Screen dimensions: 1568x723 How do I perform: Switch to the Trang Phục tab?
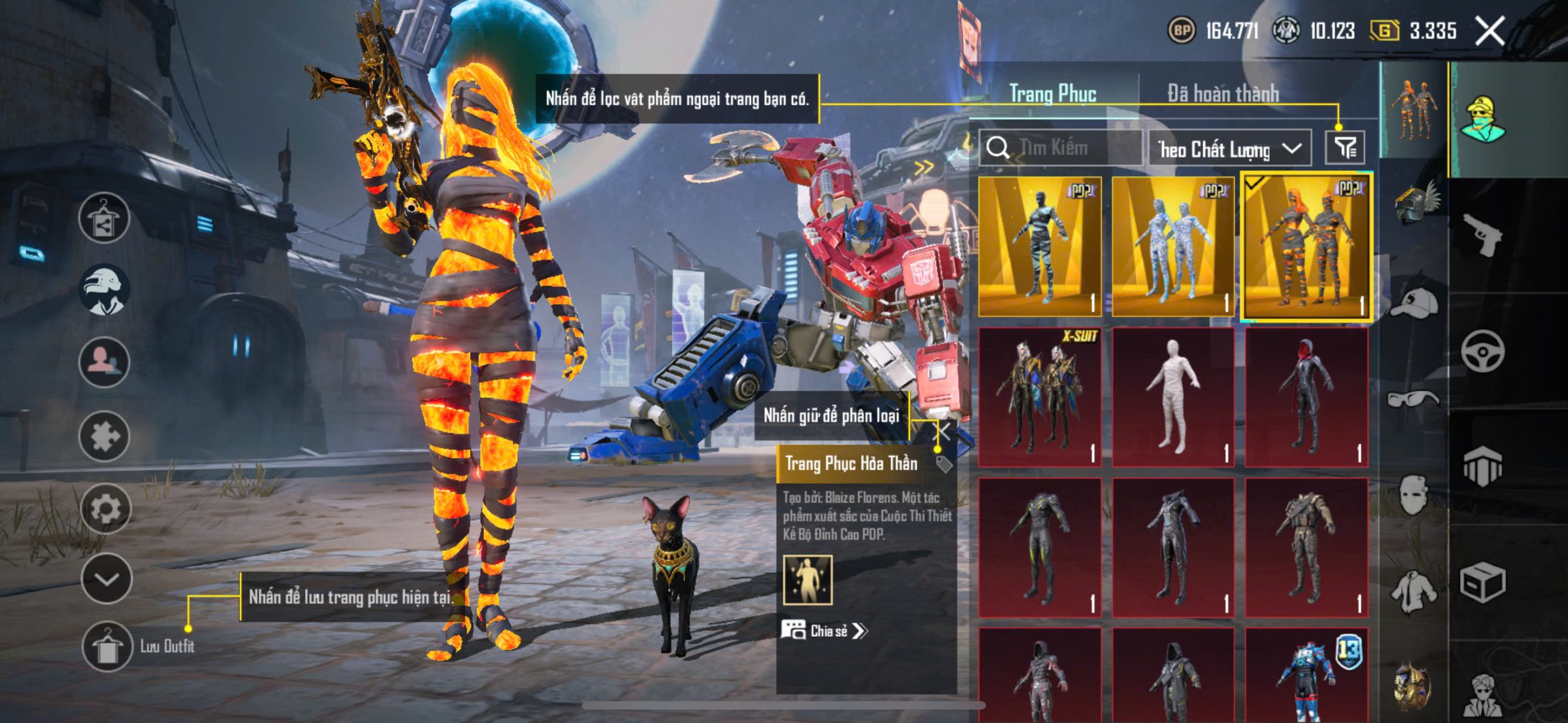coord(1052,94)
